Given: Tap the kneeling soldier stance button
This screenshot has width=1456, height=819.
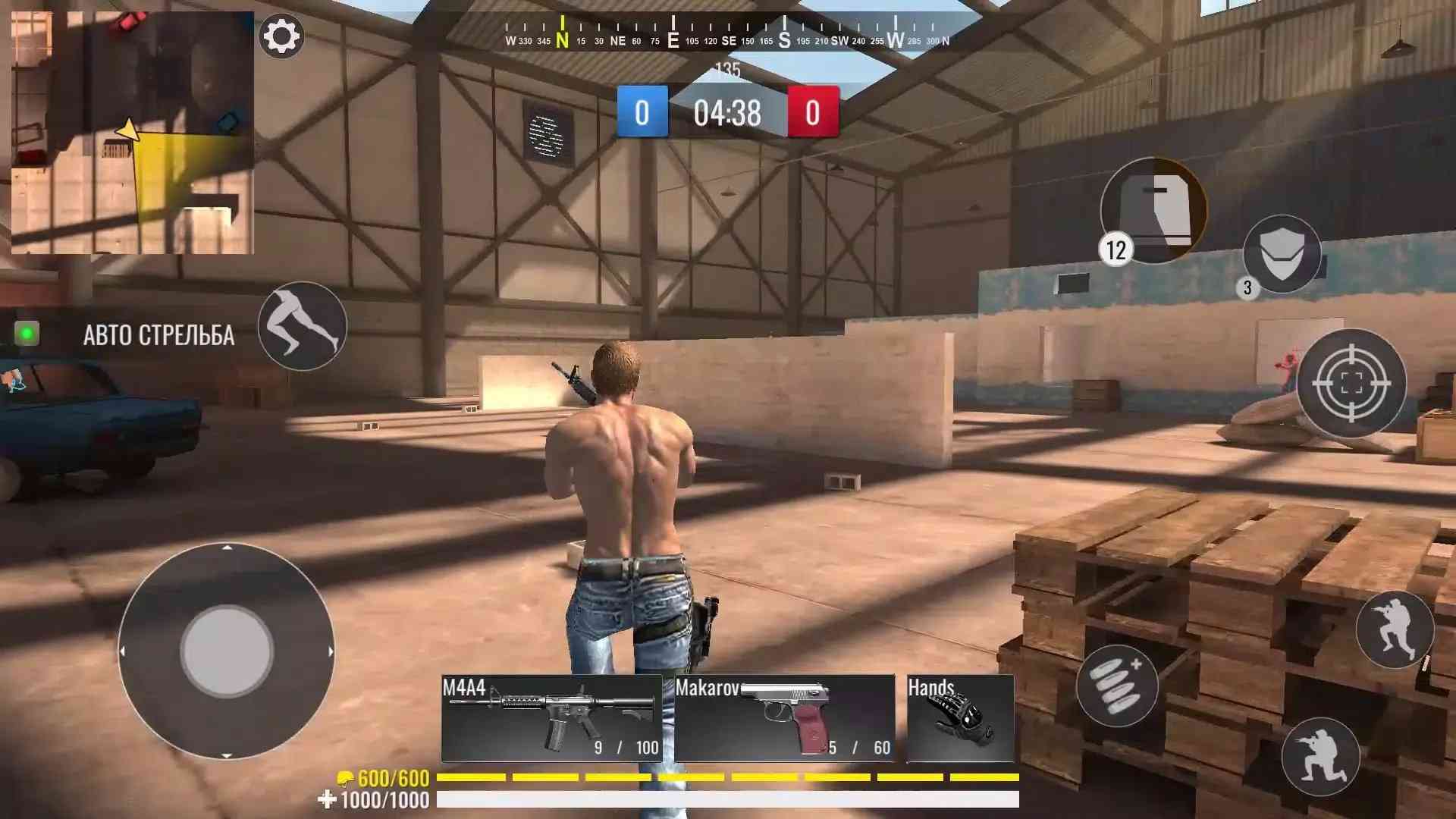Looking at the screenshot, I should click(x=1320, y=755).
